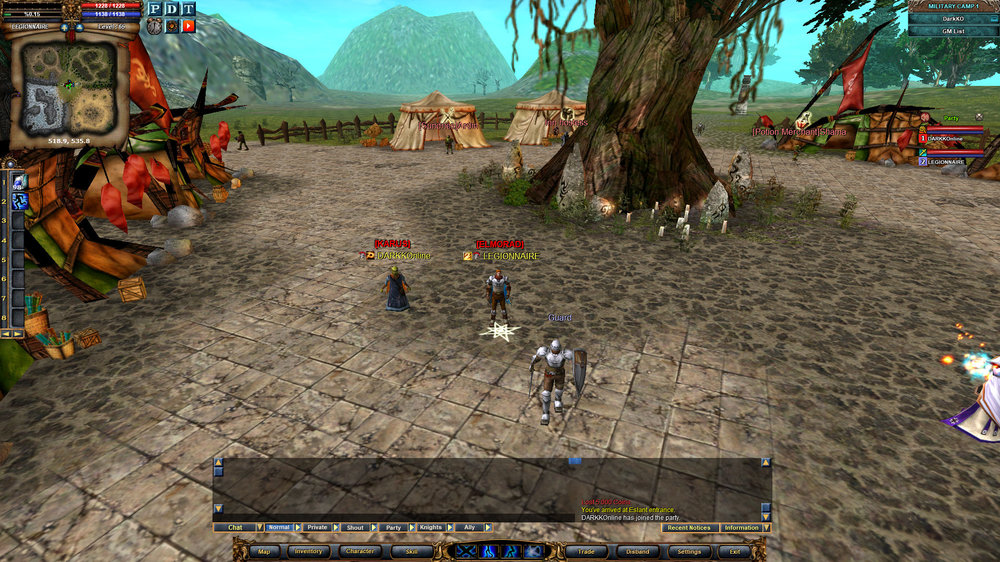Open the Information tab in chat

741,527
